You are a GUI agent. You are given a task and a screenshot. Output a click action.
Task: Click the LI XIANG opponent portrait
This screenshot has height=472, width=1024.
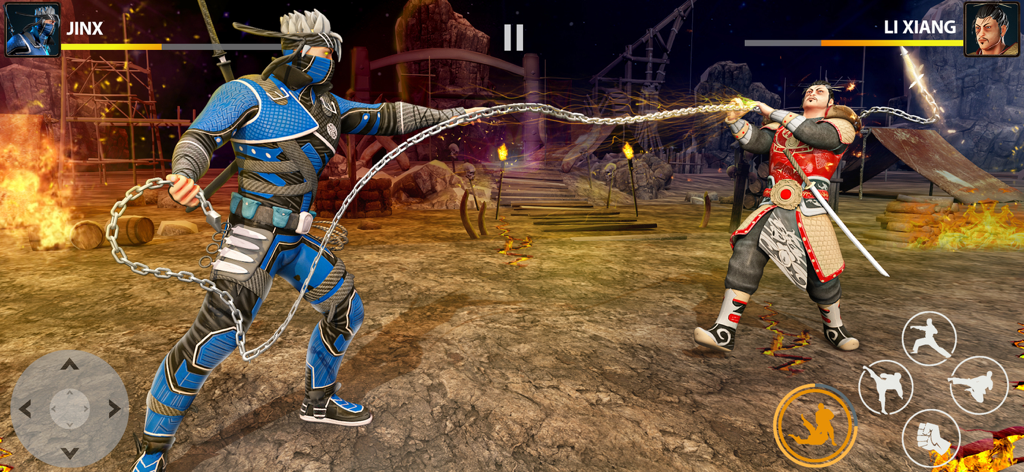[x=991, y=29]
